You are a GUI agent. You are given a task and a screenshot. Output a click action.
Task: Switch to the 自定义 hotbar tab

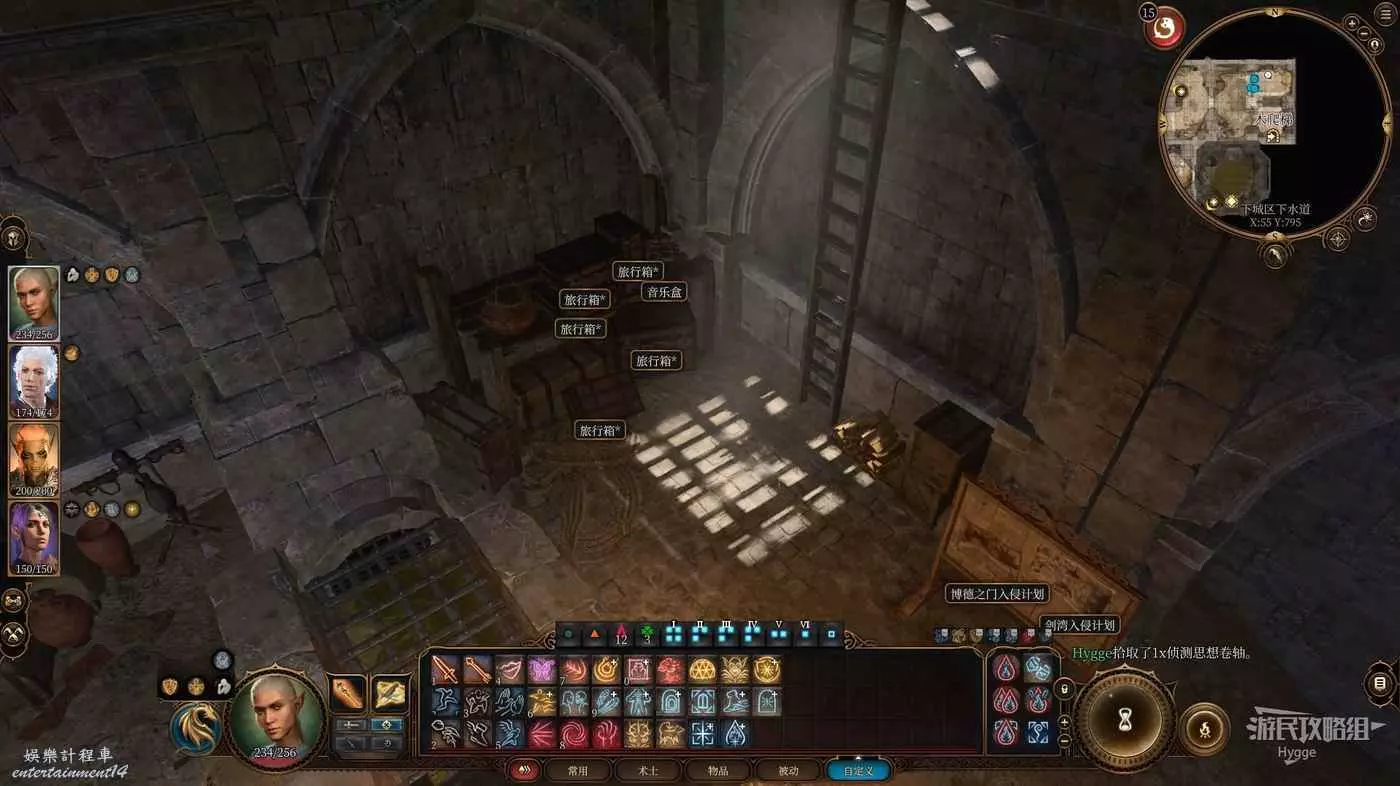point(858,771)
